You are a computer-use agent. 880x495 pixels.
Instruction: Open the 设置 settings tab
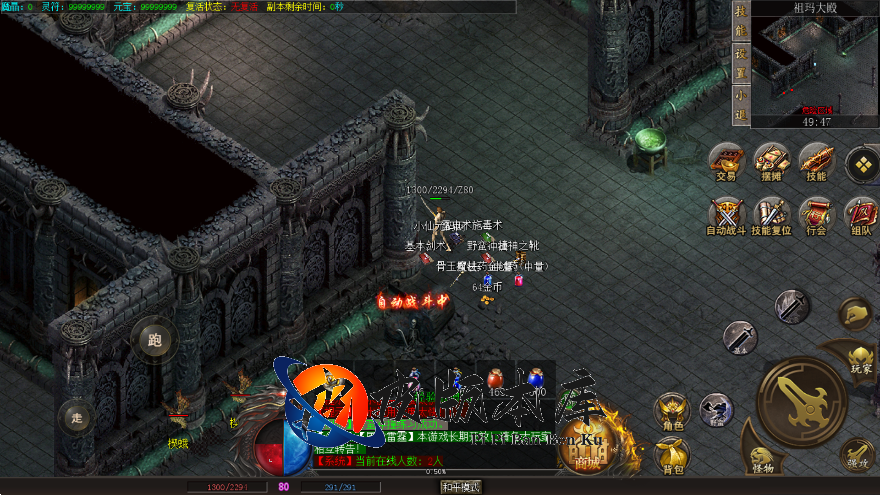(741, 59)
